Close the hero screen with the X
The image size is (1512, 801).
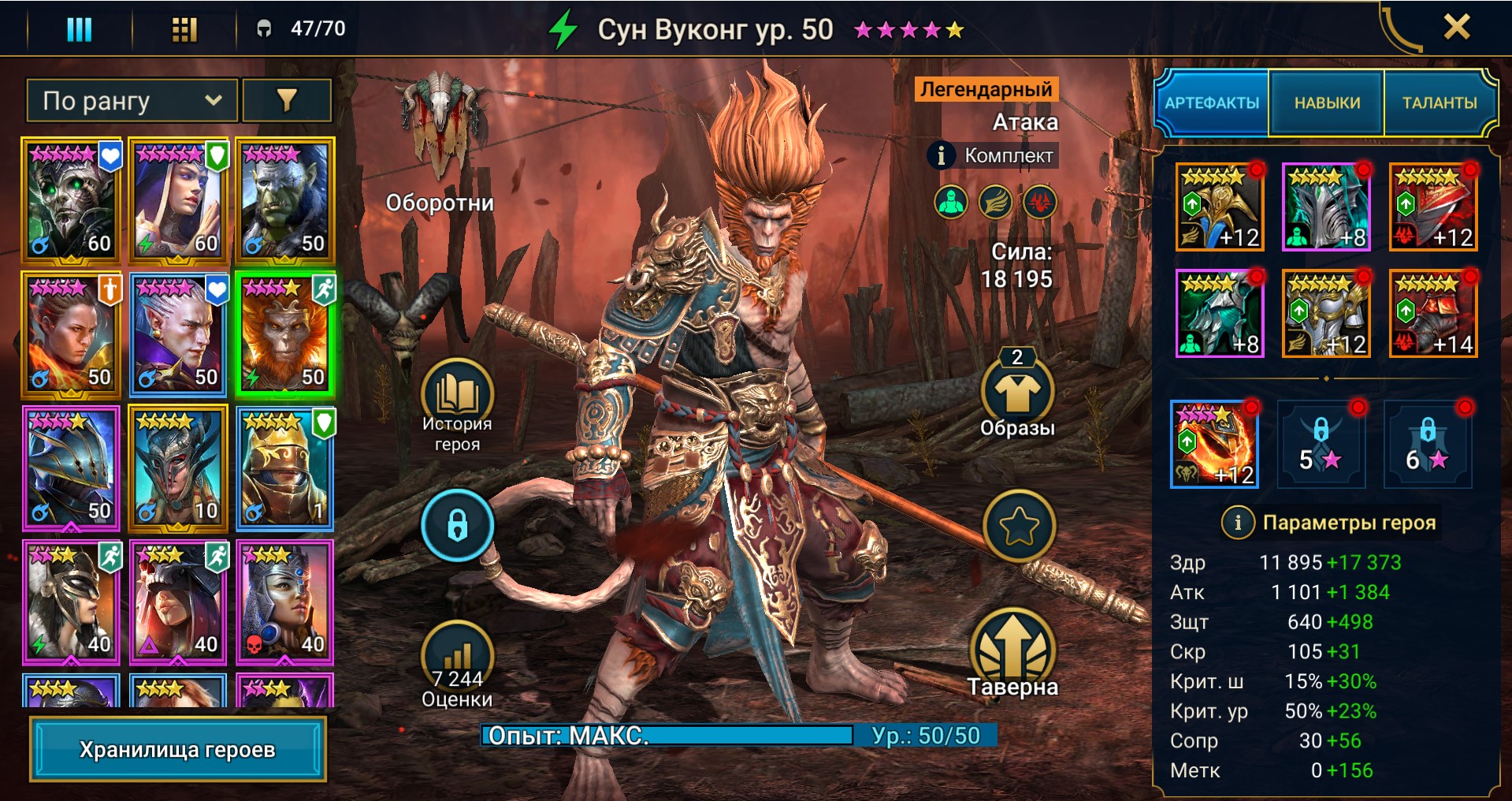point(1456,28)
